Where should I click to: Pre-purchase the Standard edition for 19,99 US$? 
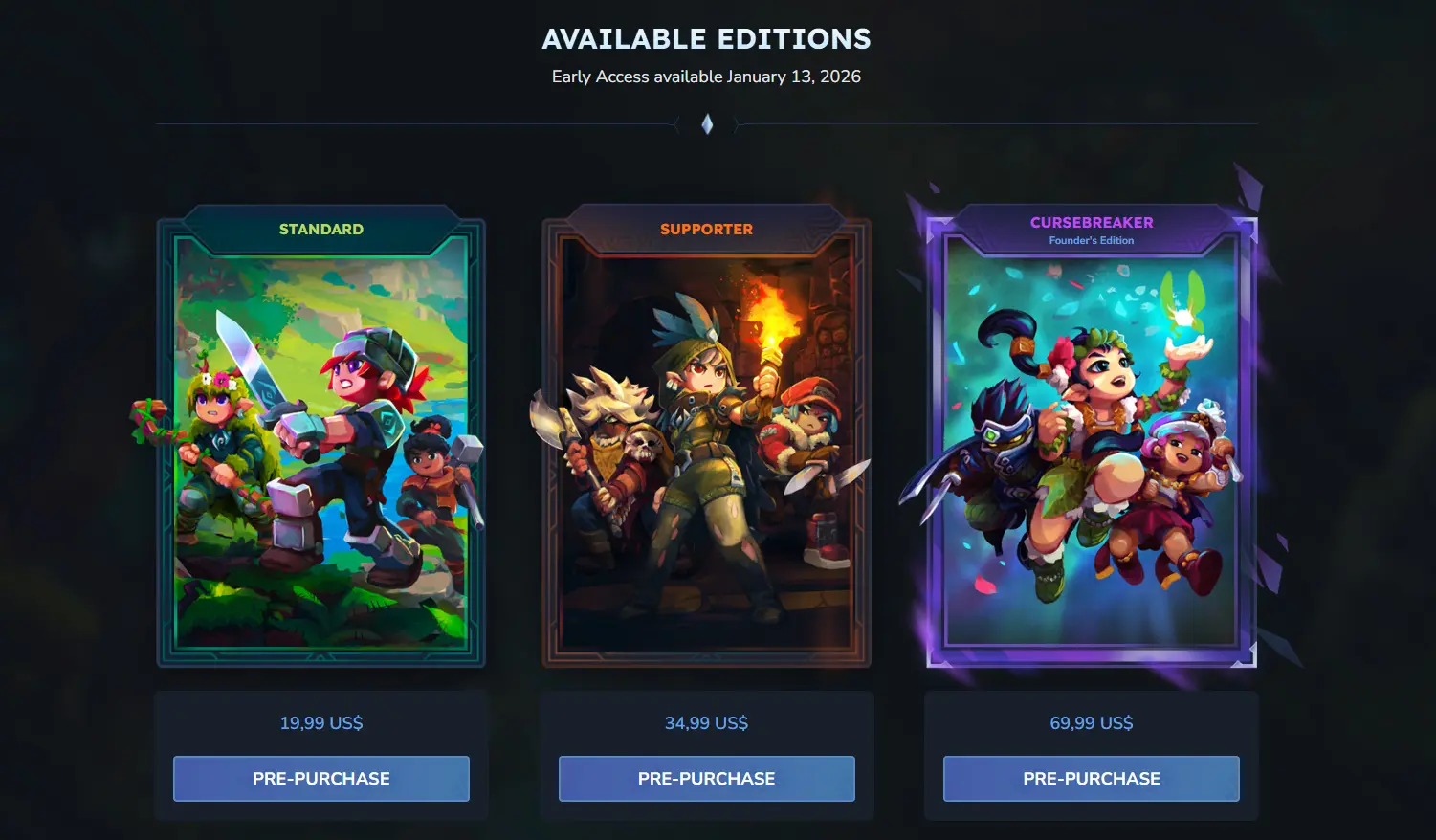pyautogui.click(x=321, y=779)
